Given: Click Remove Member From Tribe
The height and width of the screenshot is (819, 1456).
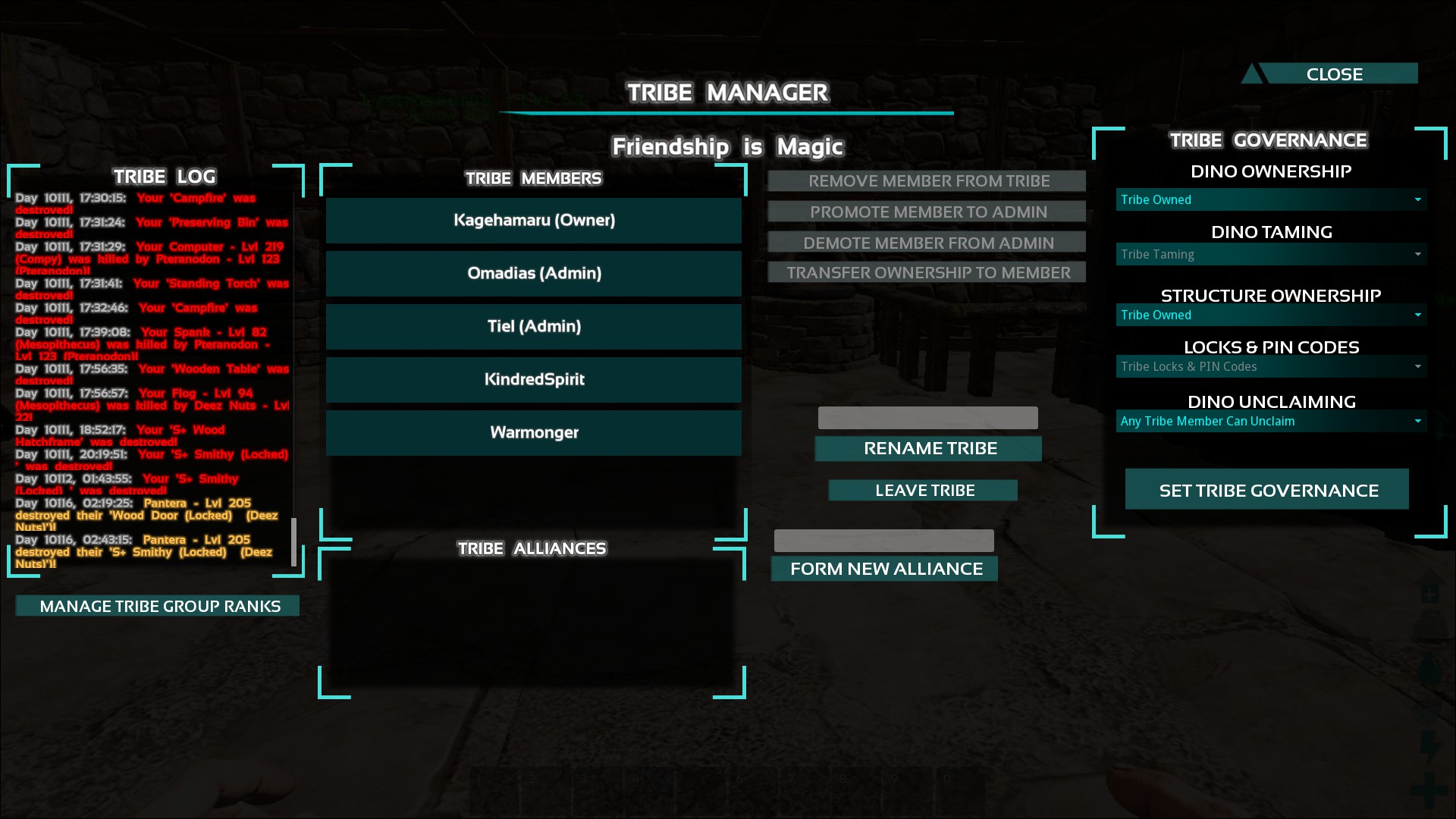Looking at the screenshot, I should [x=927, y=181].
